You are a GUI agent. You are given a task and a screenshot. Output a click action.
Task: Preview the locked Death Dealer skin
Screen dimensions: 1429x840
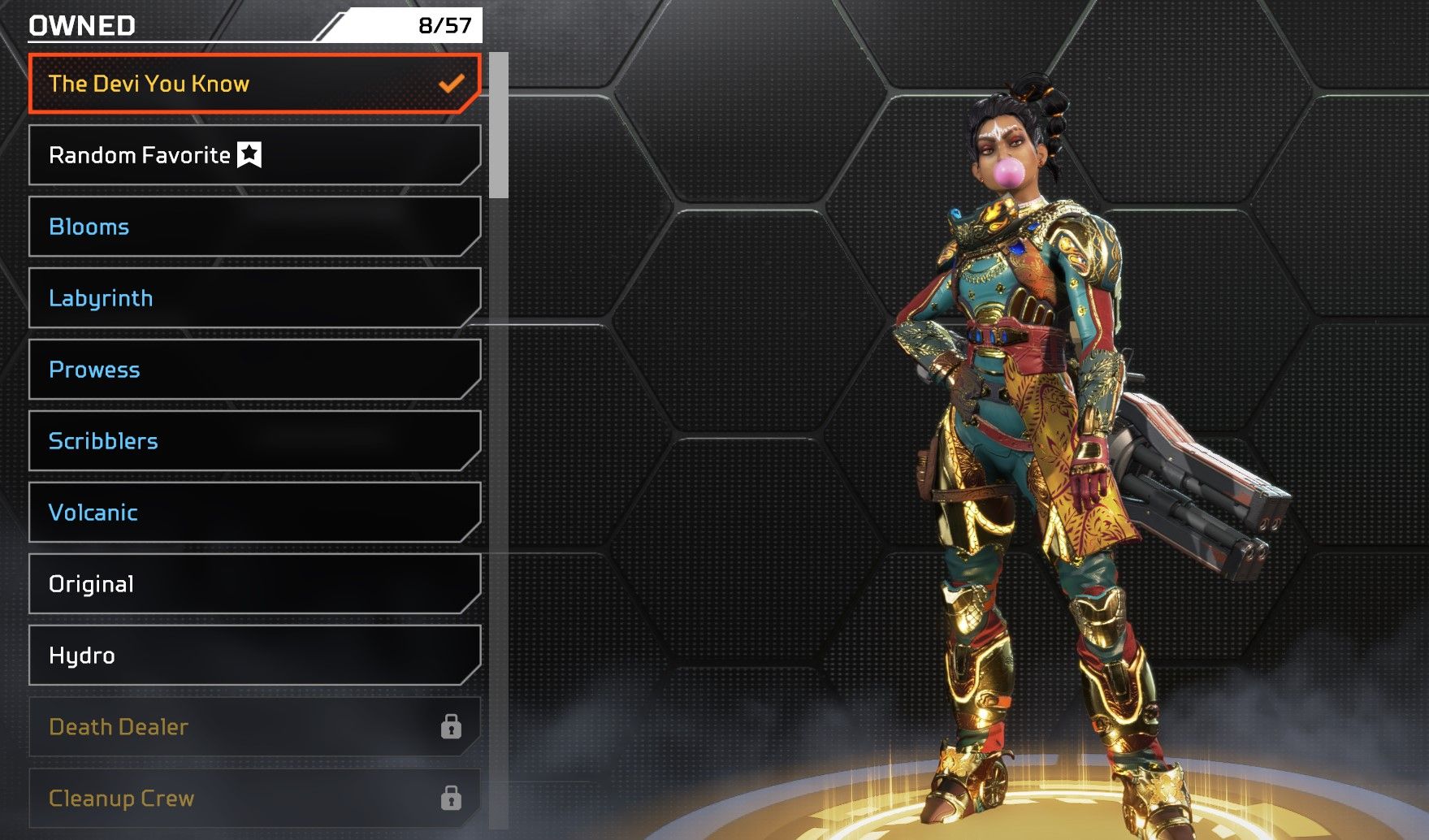pyautogui.click(x=254, y=727)
